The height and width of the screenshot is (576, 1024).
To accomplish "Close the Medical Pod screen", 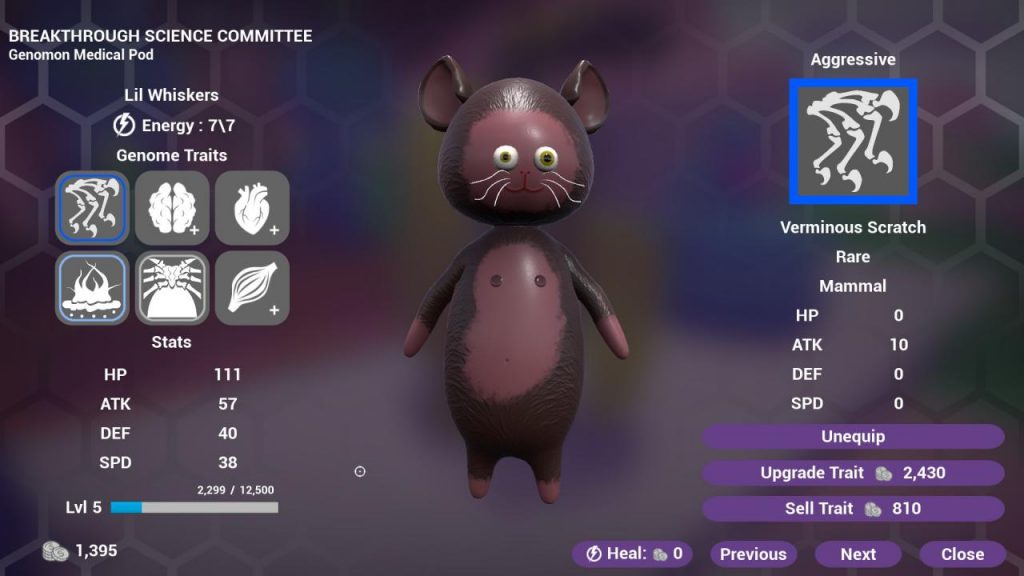I will (962, 554).
